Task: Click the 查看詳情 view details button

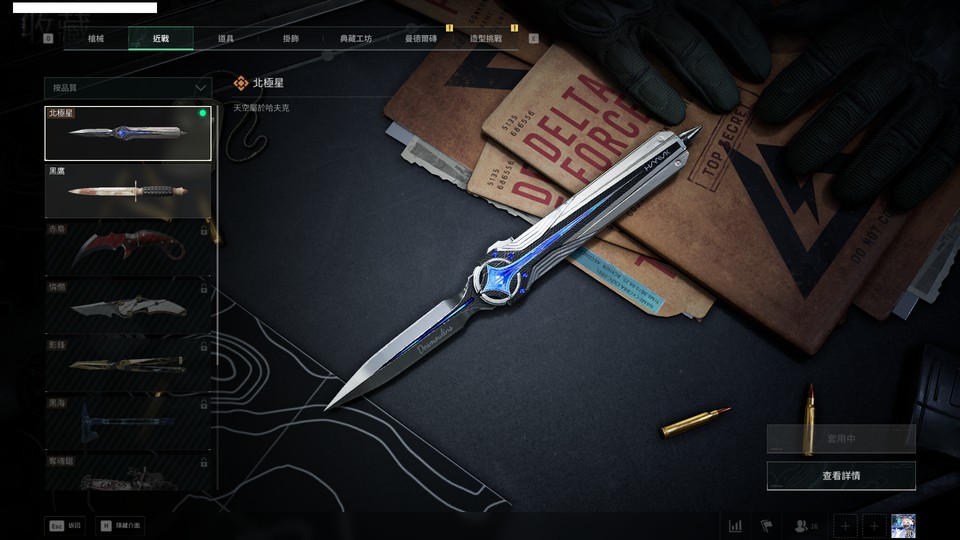Action: pos(841,476)
